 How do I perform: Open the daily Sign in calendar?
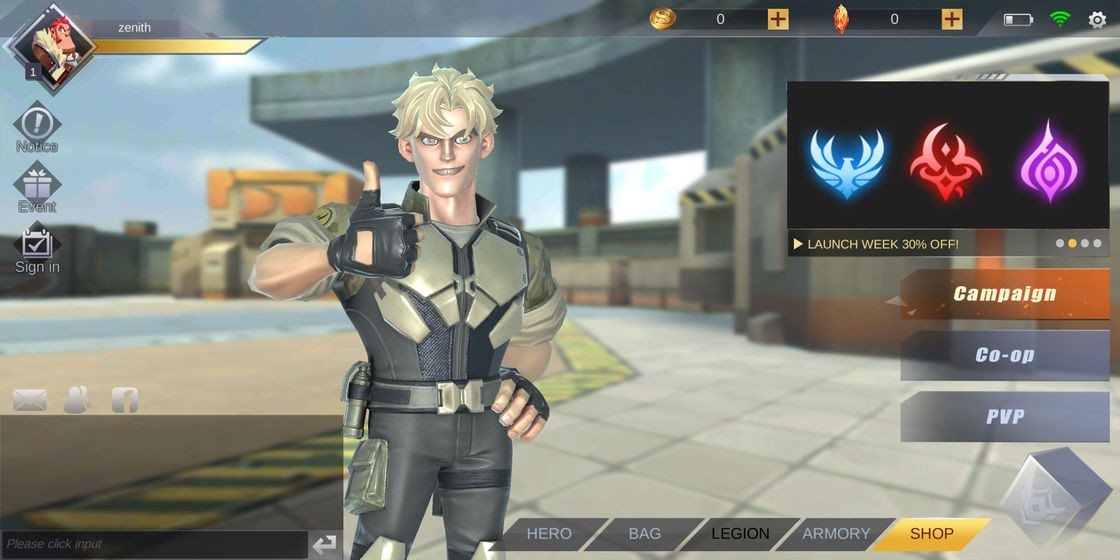(37, 246)
